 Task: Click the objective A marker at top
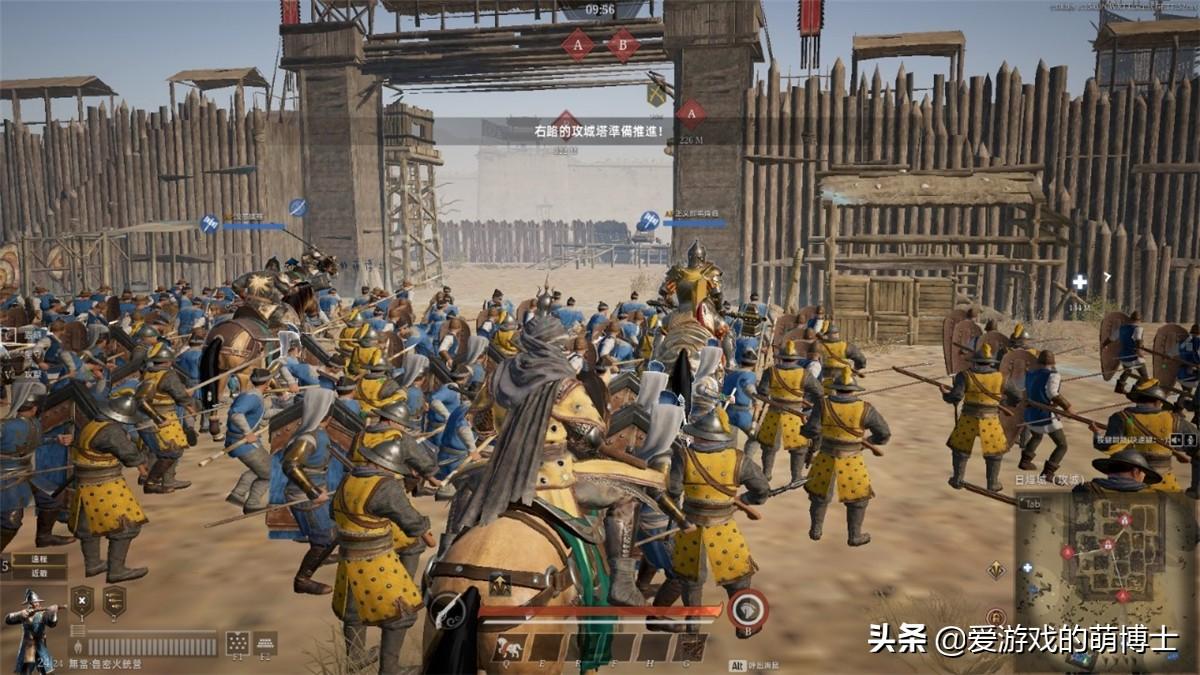[x=577, y=44]
